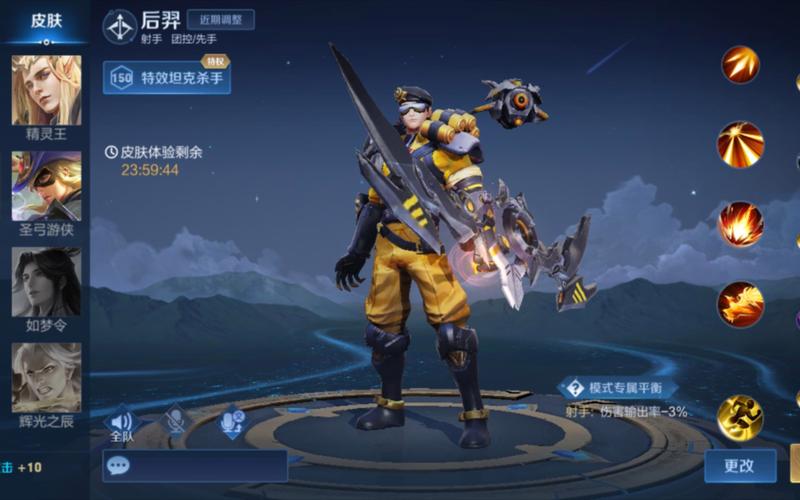The width and height of the screenshot is (800, 500).
Task: Open the 近期调整 recent changes button
Action: [220, 20]
